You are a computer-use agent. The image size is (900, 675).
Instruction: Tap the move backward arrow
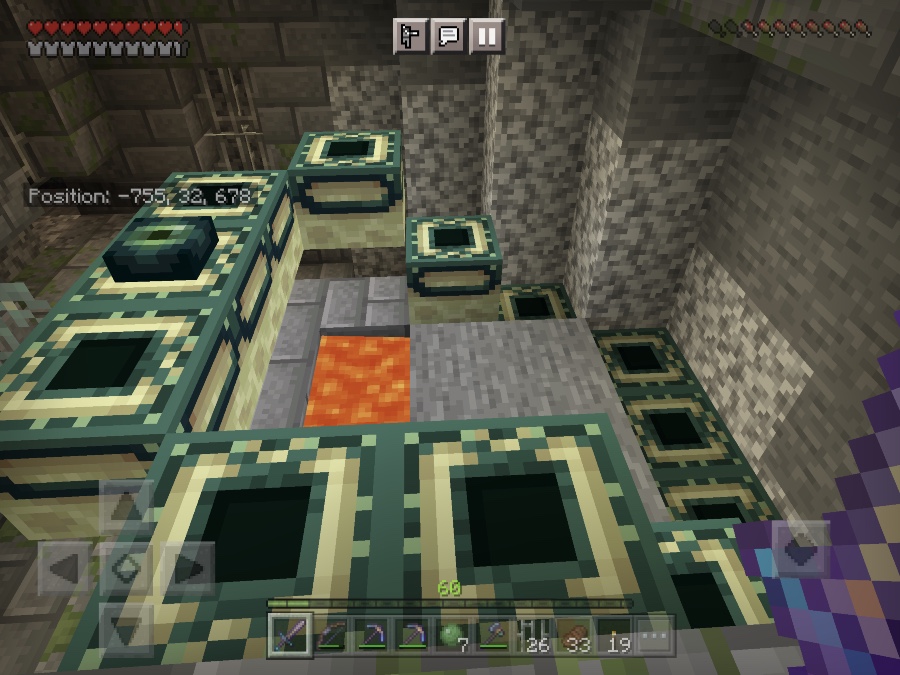pyautogui.click(x=127, y=628)
